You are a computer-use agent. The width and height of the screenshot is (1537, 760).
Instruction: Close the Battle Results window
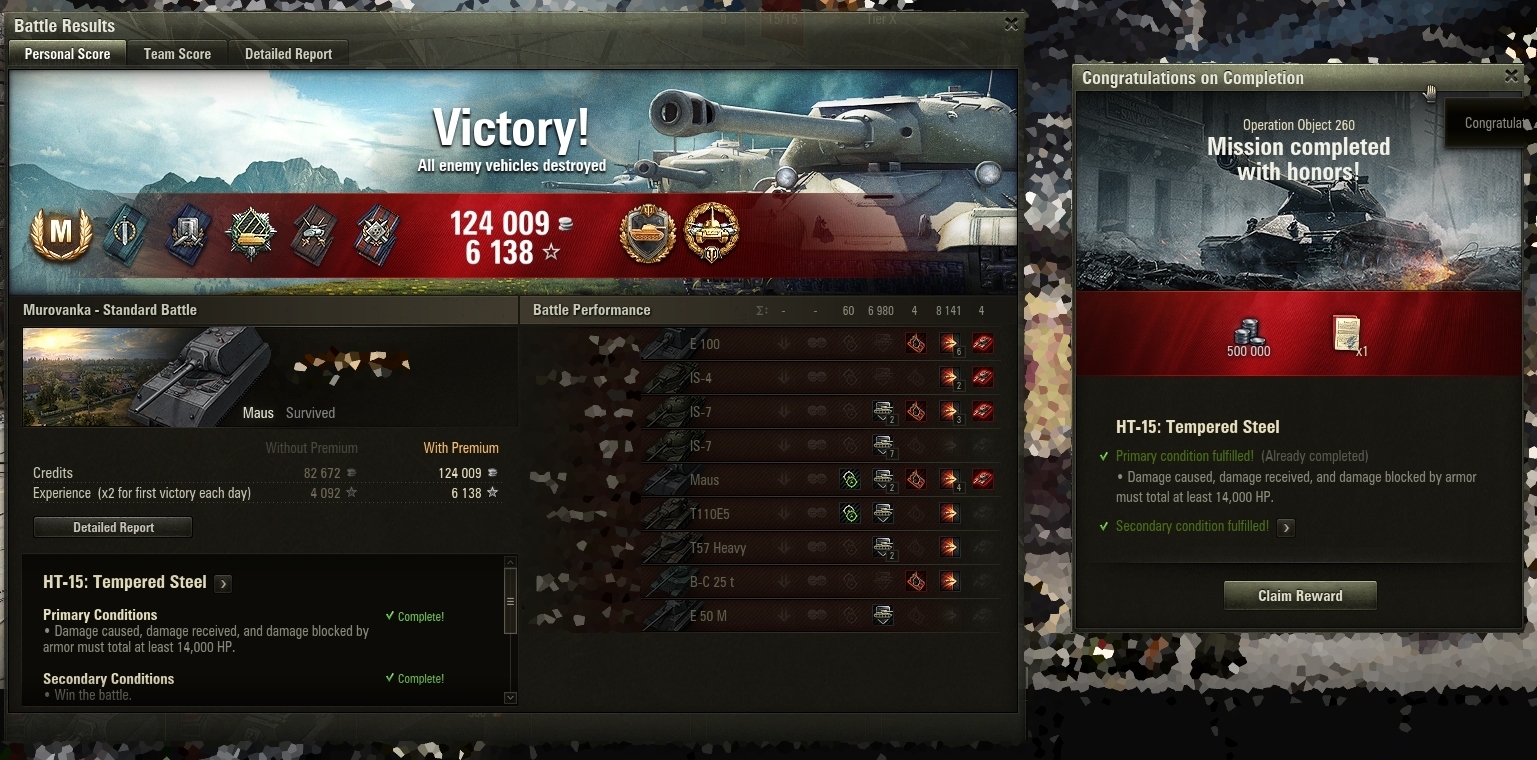1011,24
